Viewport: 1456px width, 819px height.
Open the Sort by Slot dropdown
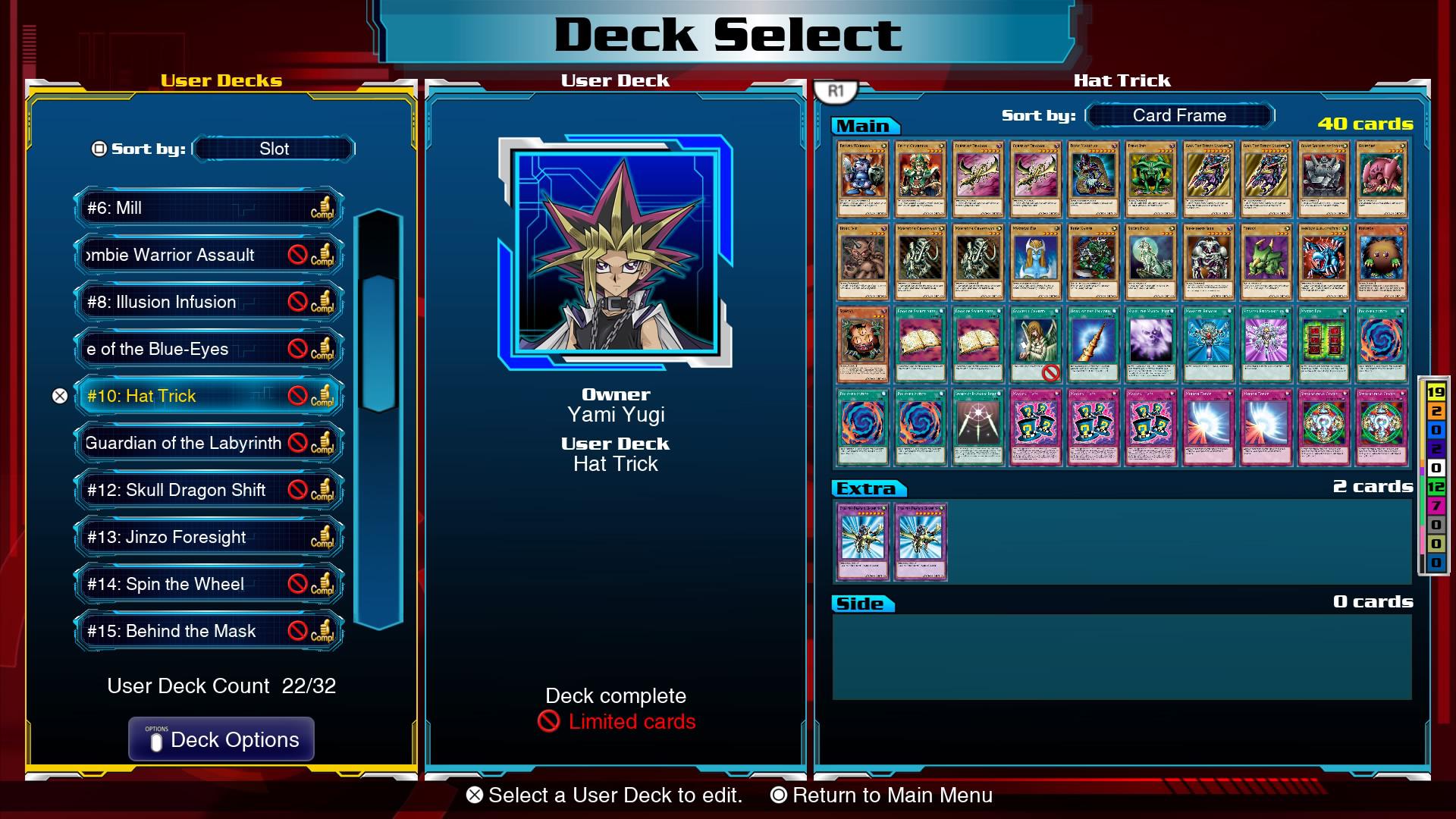pyautogui.click(x=271, y=149)
